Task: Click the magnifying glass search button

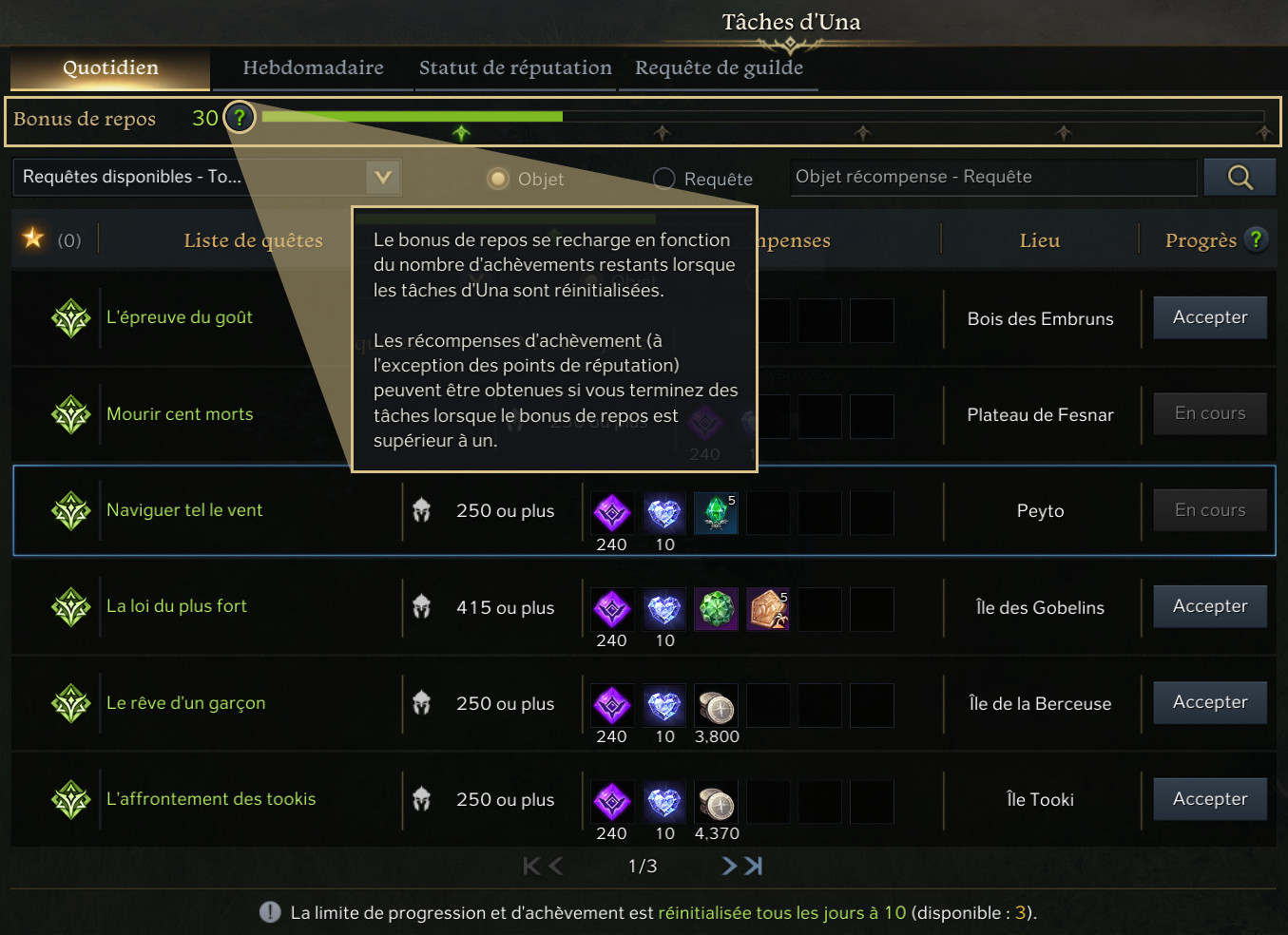Action: point(1240,177)
